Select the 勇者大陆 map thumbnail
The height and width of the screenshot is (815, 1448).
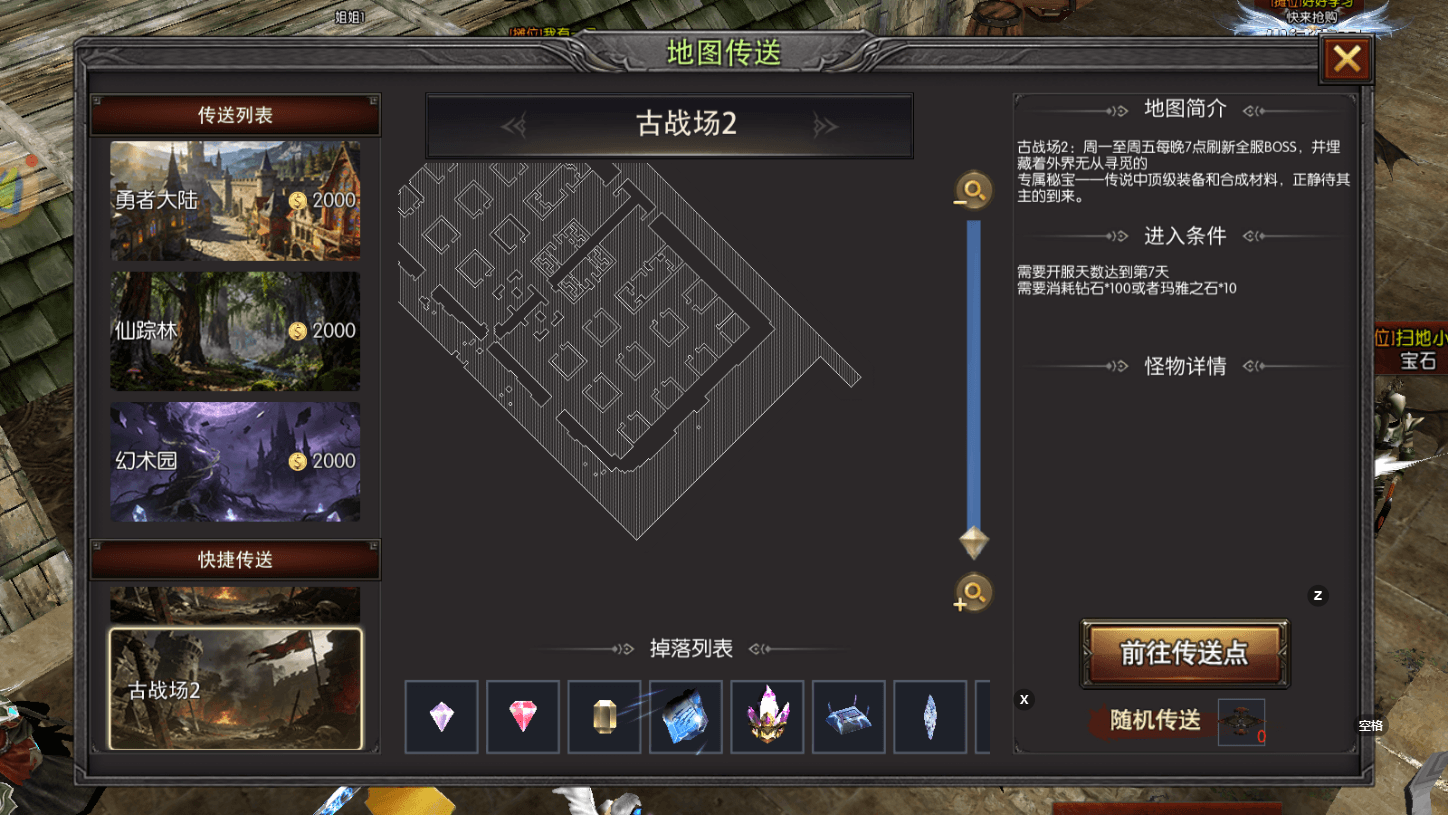pos(234,202)
